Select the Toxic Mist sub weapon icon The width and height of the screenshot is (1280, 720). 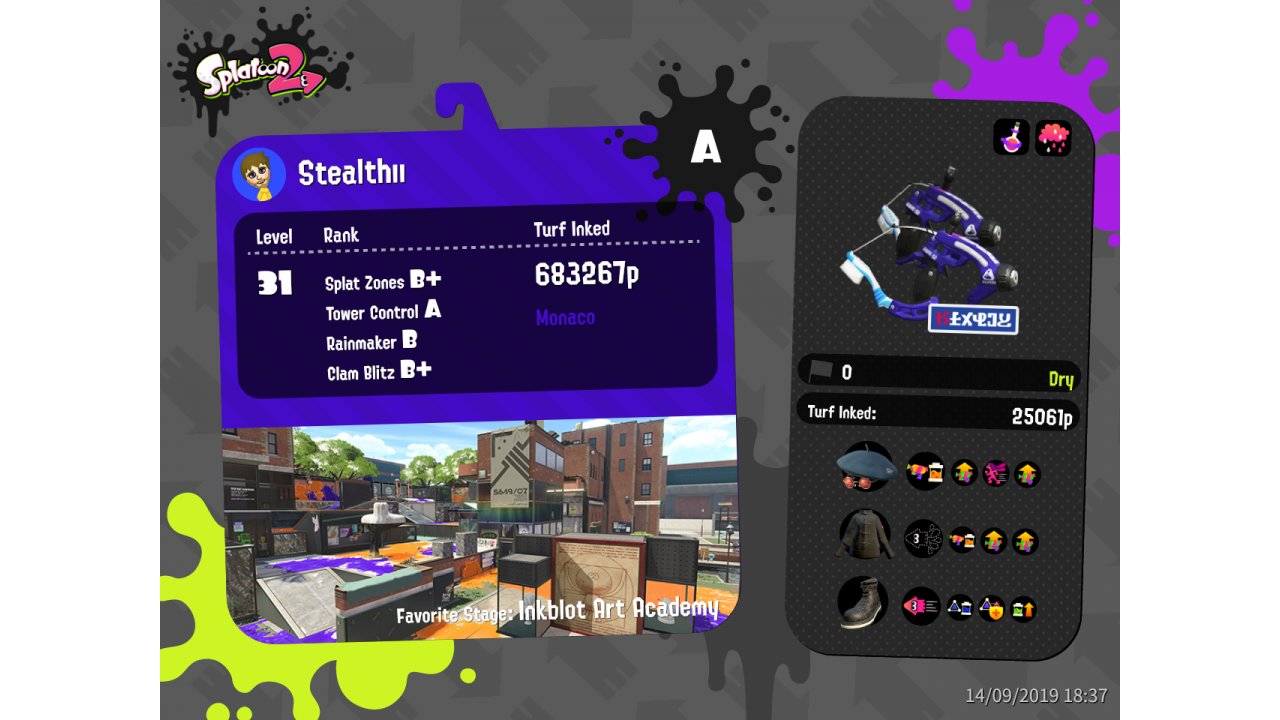pos(1011,138)
